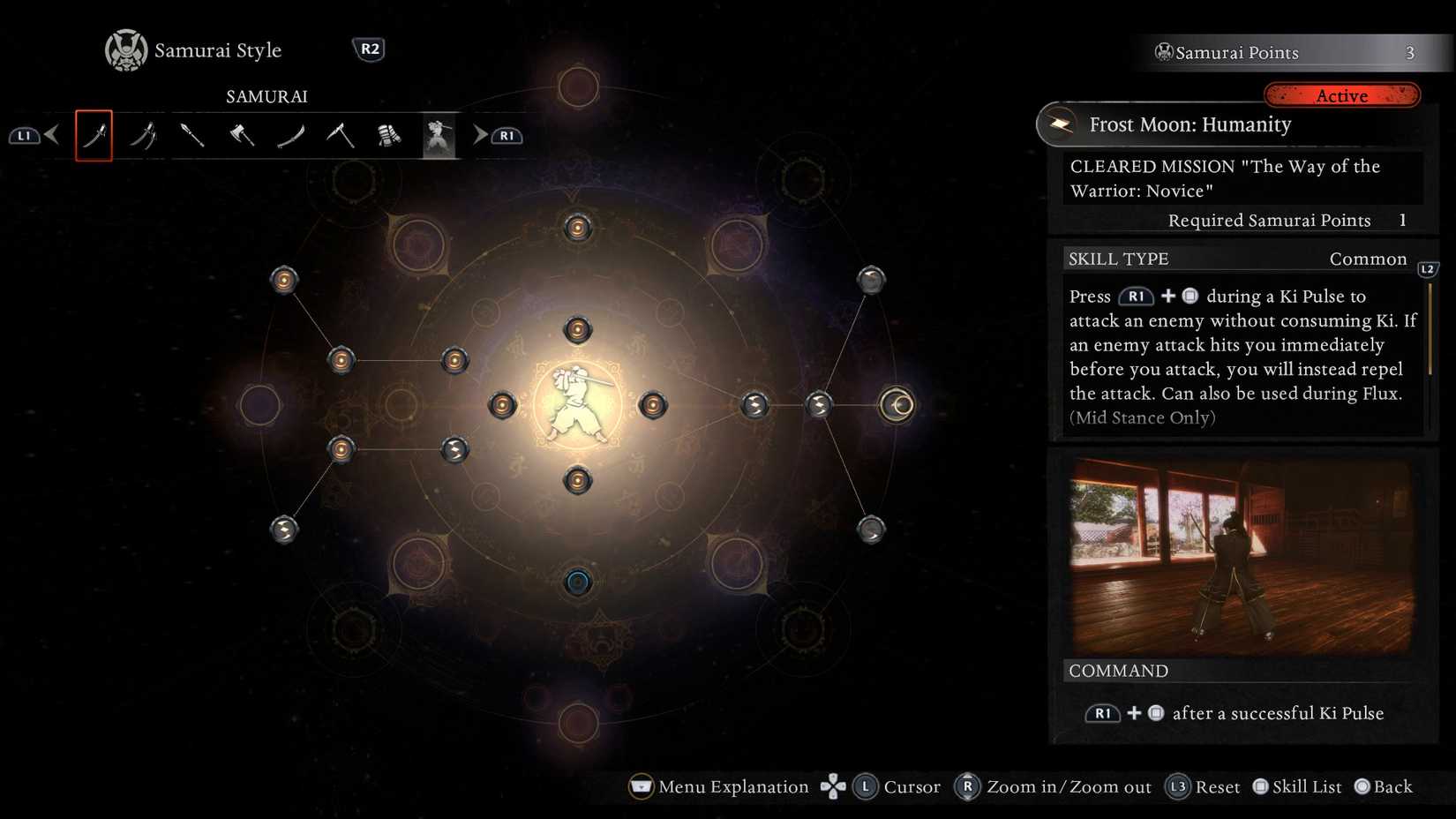Select the Dual Swords weapon icon
1456x819 pixels.
(143, 136)
